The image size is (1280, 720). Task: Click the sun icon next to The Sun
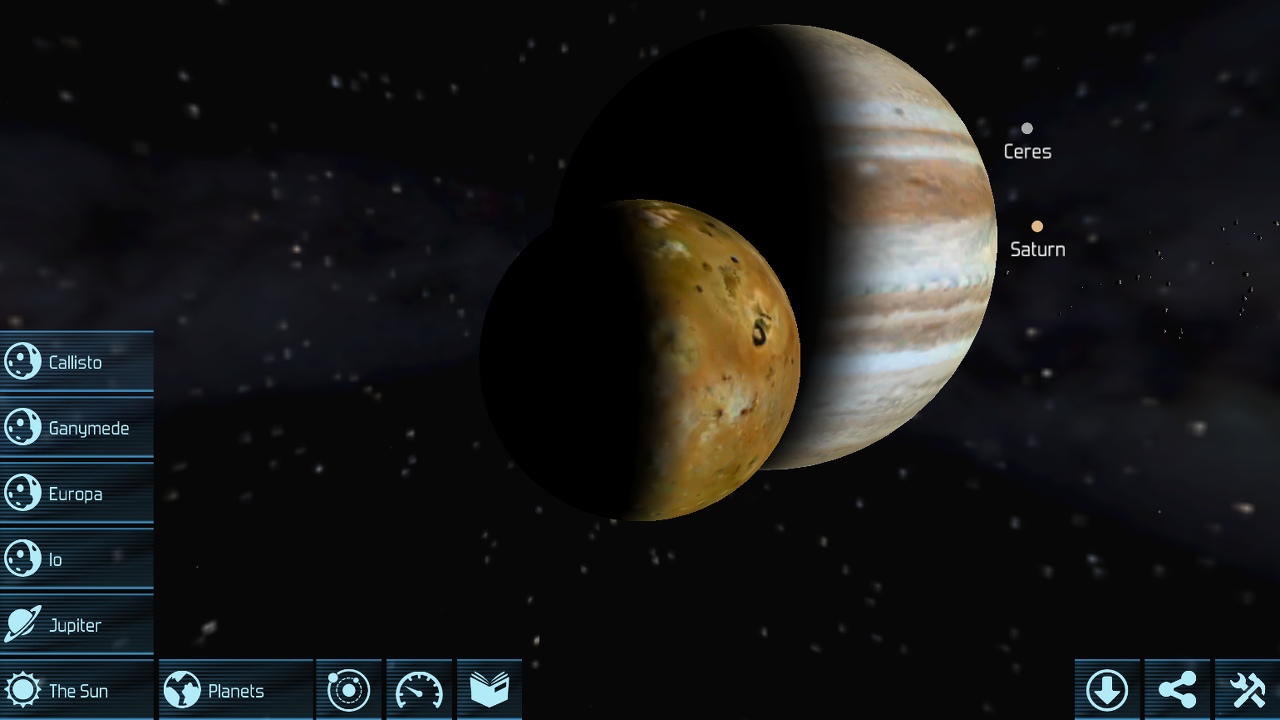21,689
